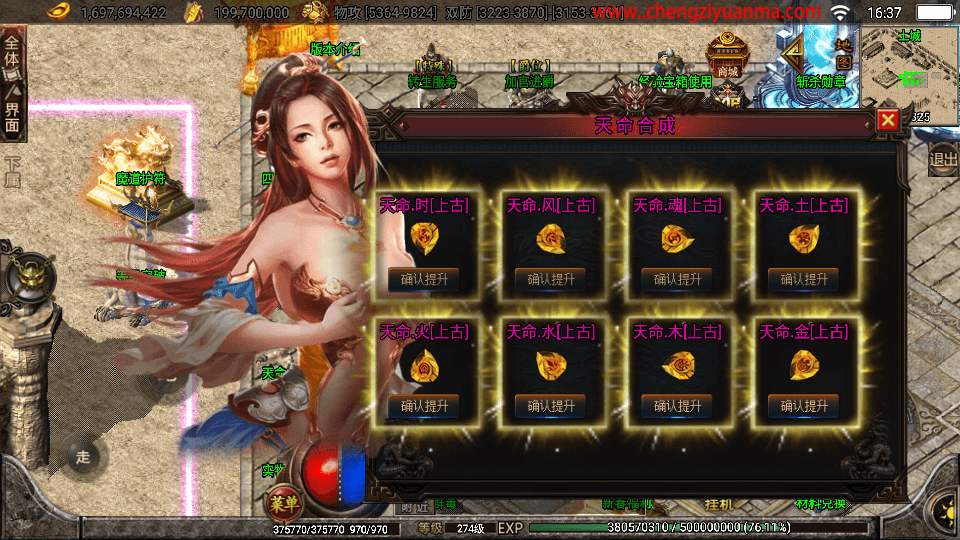The image size is (960, 540).
Task: Click the golden demon head icon
Action: tap(25, 273)
